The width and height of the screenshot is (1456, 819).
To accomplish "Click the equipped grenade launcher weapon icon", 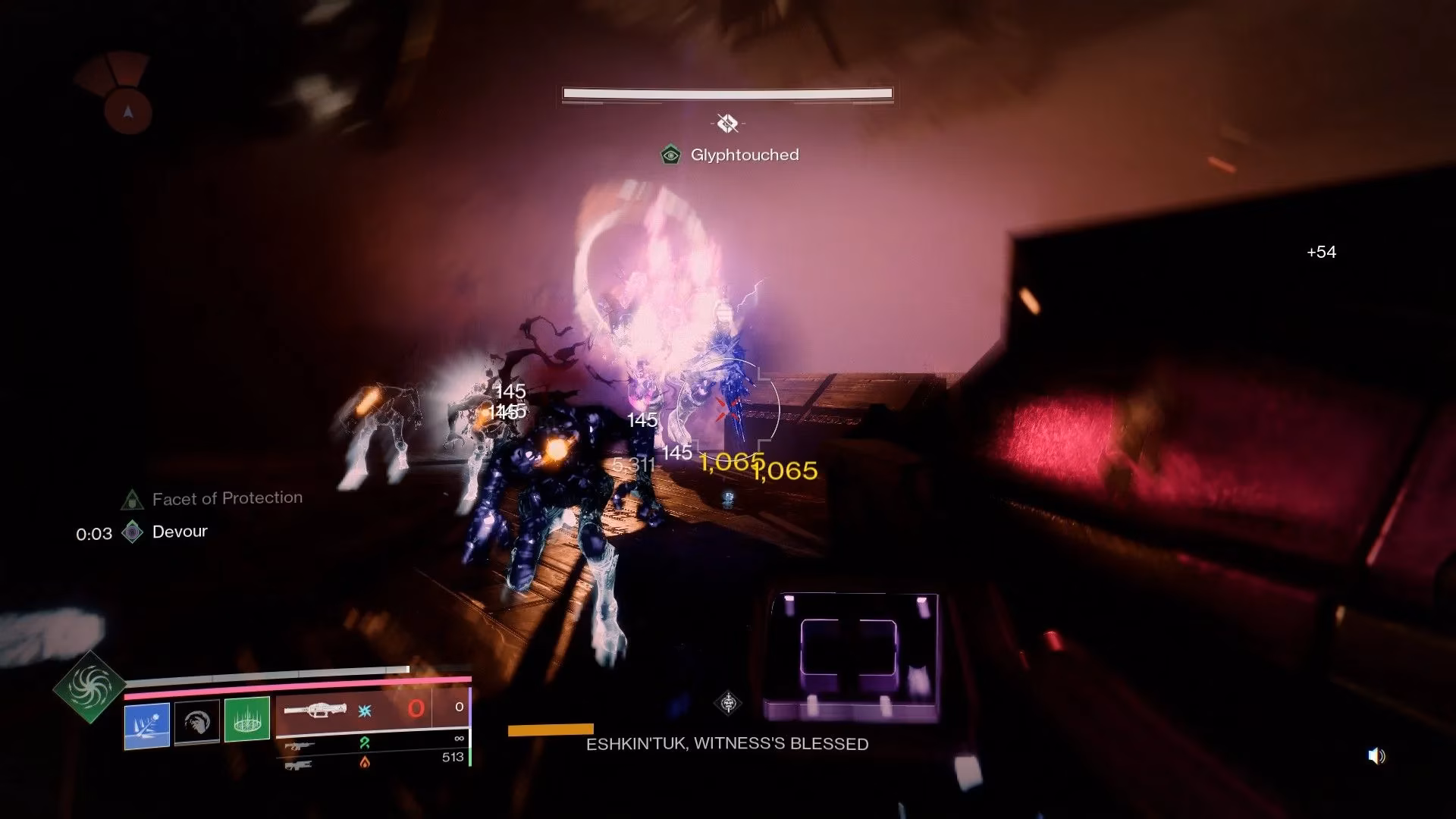I will click(x=316, y=710).
